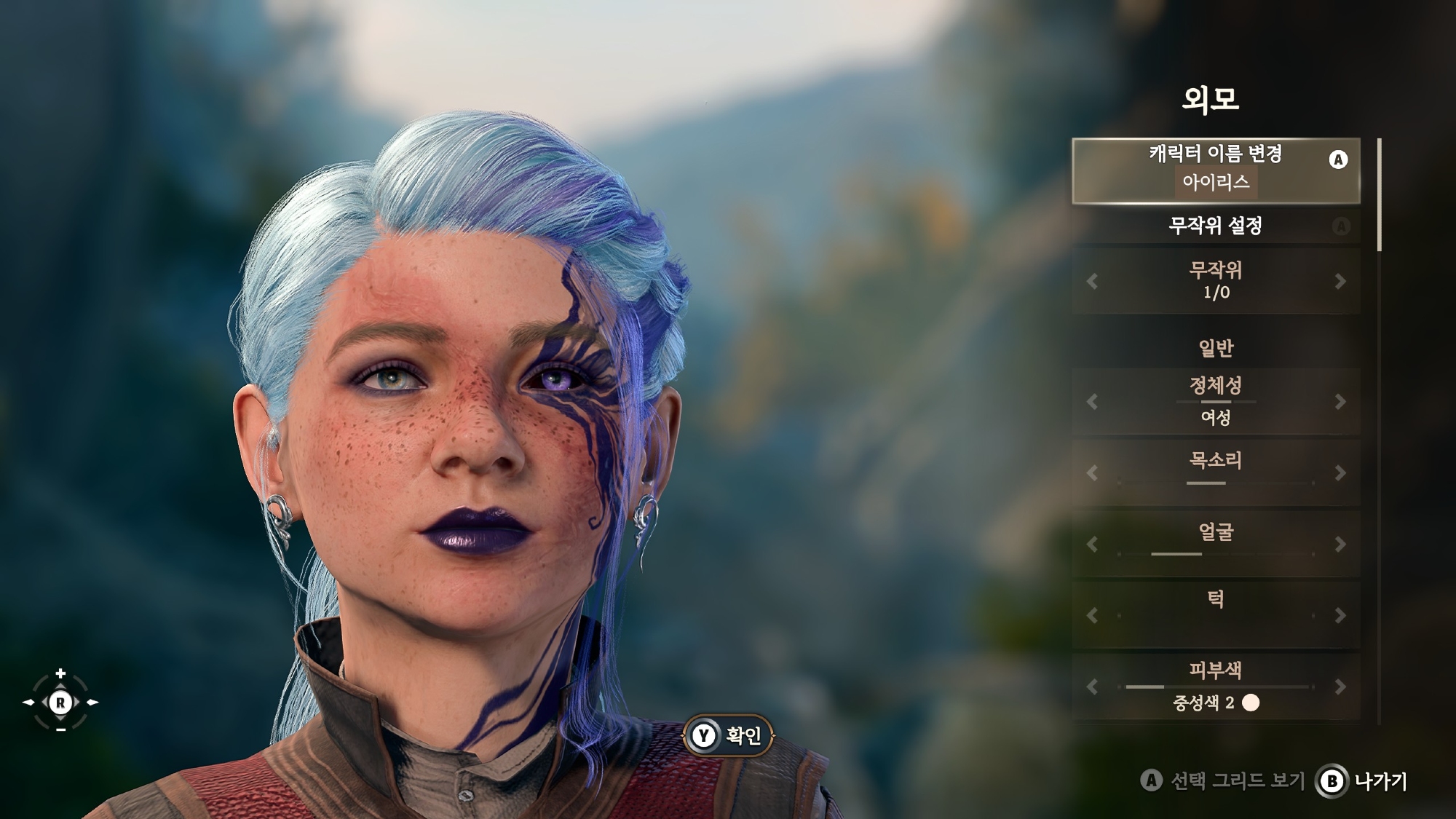Image resolution: width=1456 pixels, height=819 pixels.
Task: Advance 얼굴 to the next face
Action: 1340,545
